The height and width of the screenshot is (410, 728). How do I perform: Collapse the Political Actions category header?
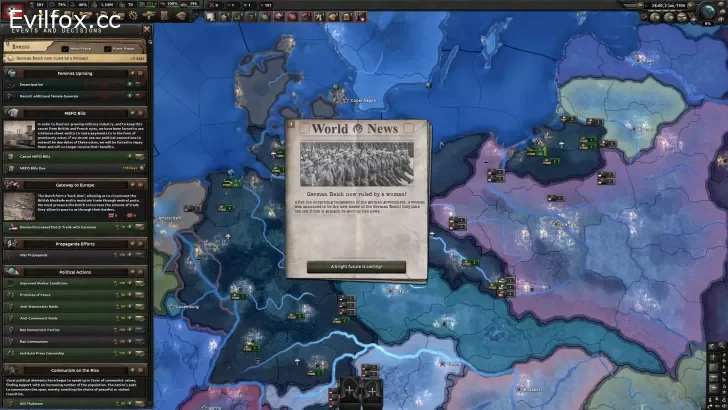tap(74, 271)
